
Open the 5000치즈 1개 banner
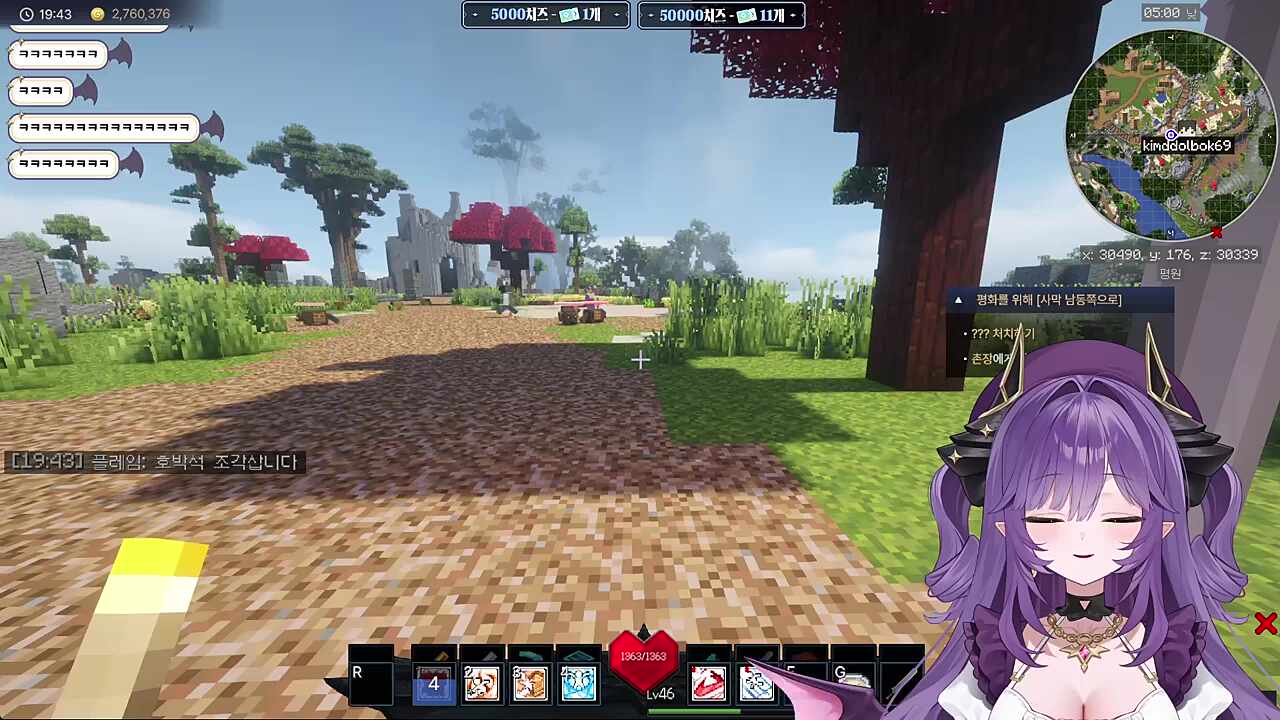point(544,15)
